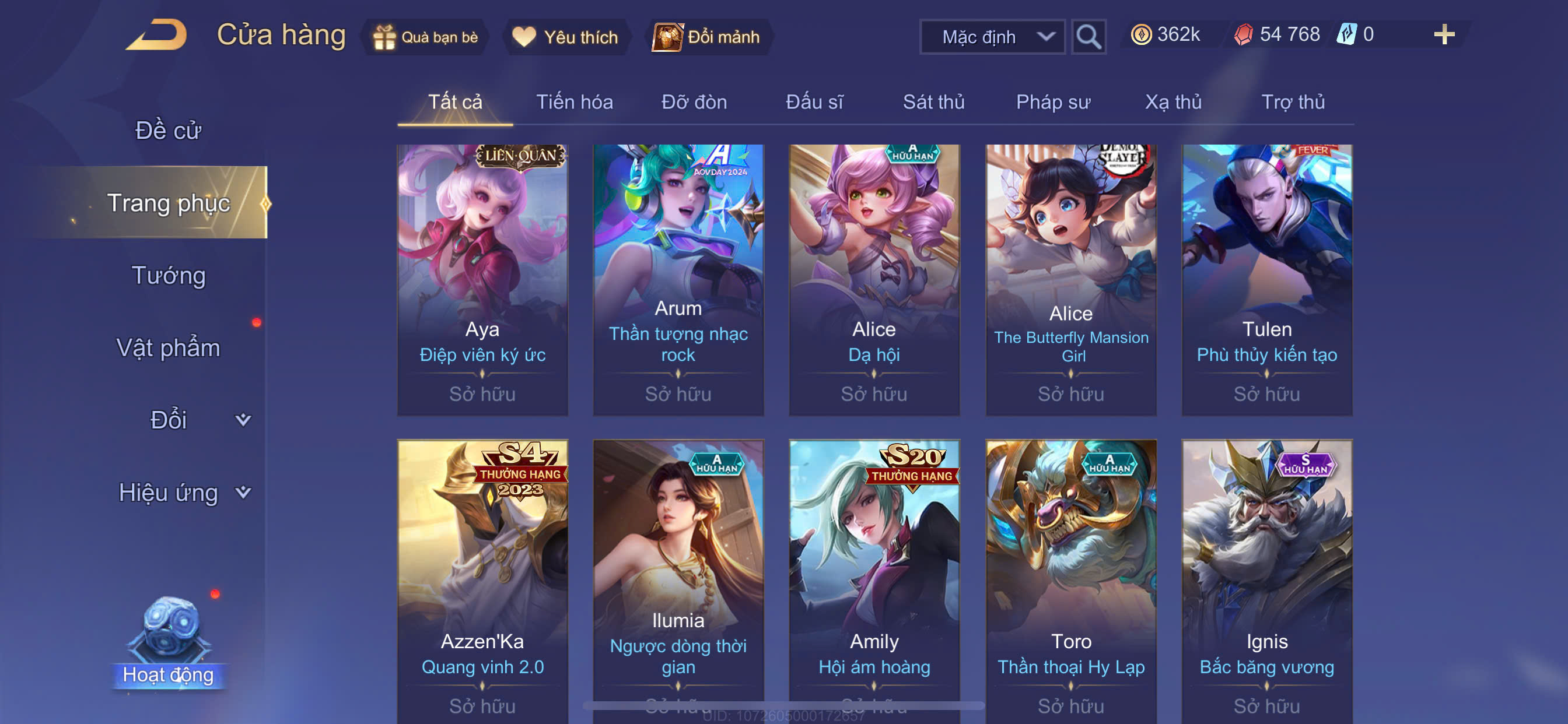Expand the Đổi side menu
The image size is (1568, 724).
(x=168, y=420)
